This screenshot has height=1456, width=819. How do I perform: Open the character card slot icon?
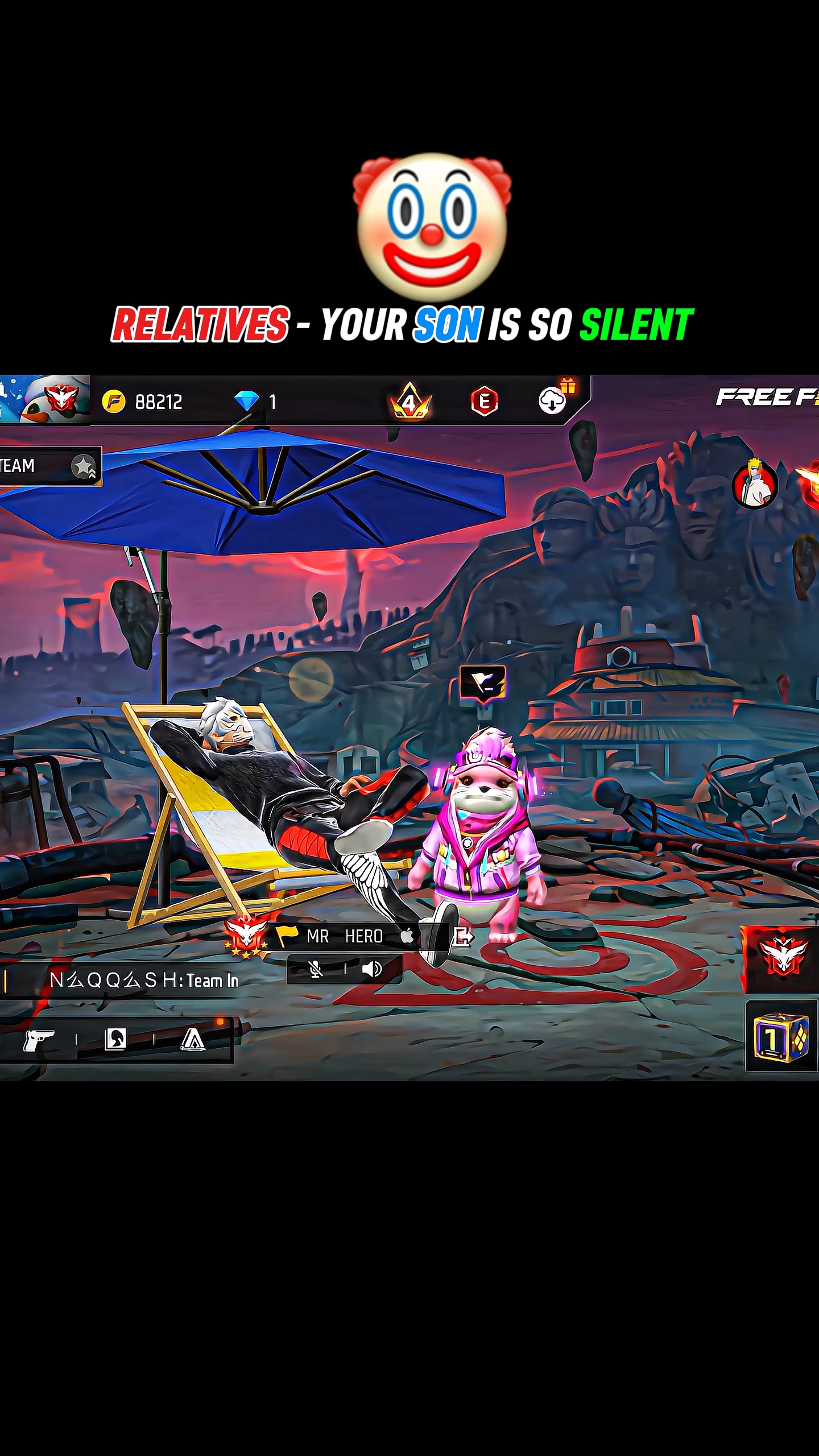[x=115, y=1039]
